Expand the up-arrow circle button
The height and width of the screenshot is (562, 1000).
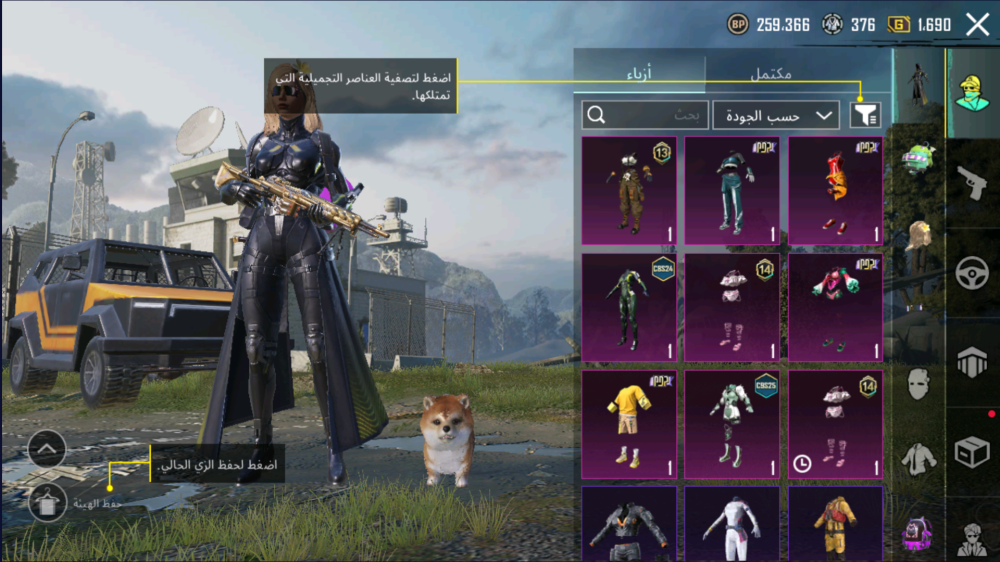click(47, 449)
